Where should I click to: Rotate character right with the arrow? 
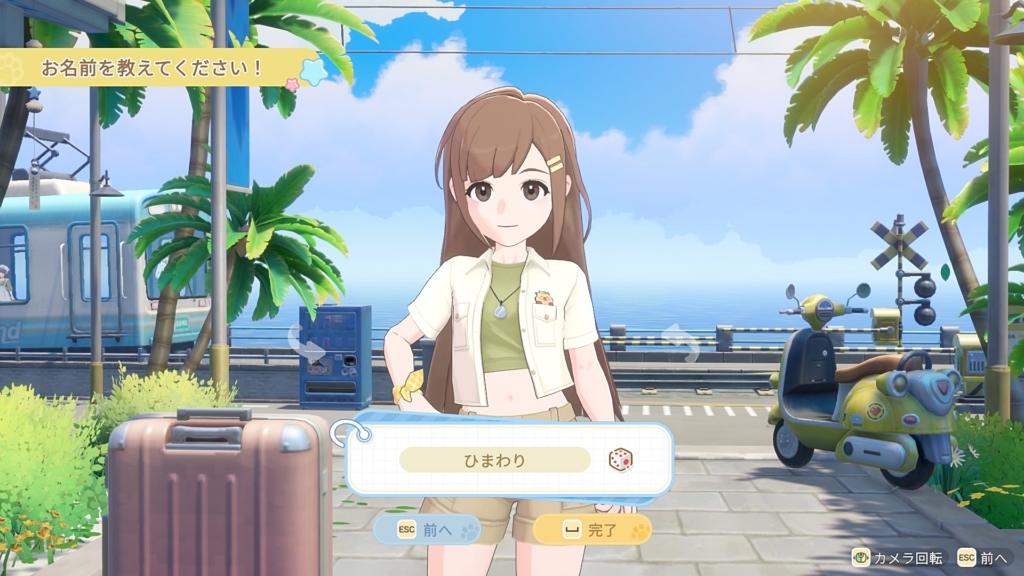[x=683, y=343]
